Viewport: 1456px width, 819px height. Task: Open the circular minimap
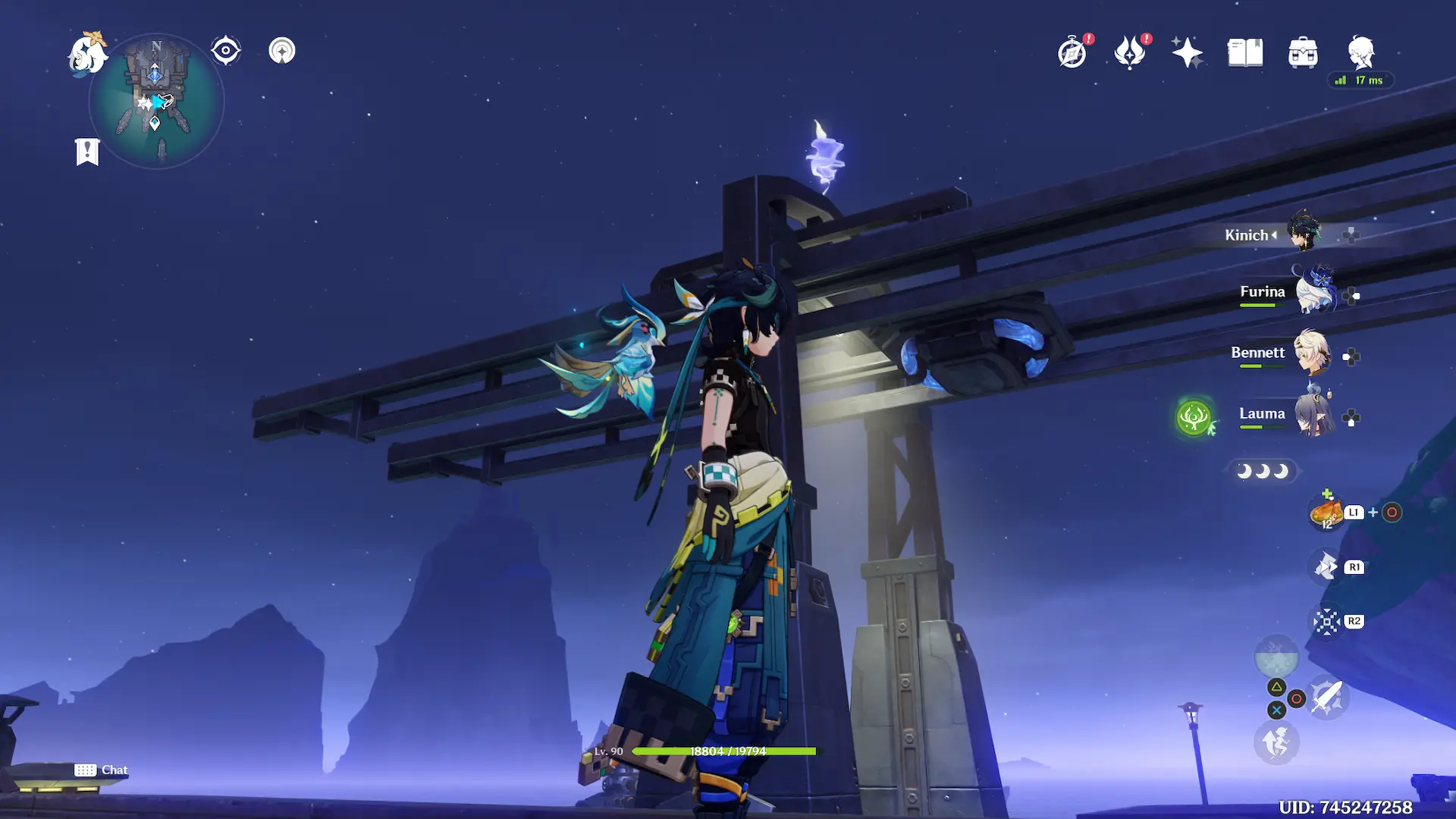click(156, 101)
